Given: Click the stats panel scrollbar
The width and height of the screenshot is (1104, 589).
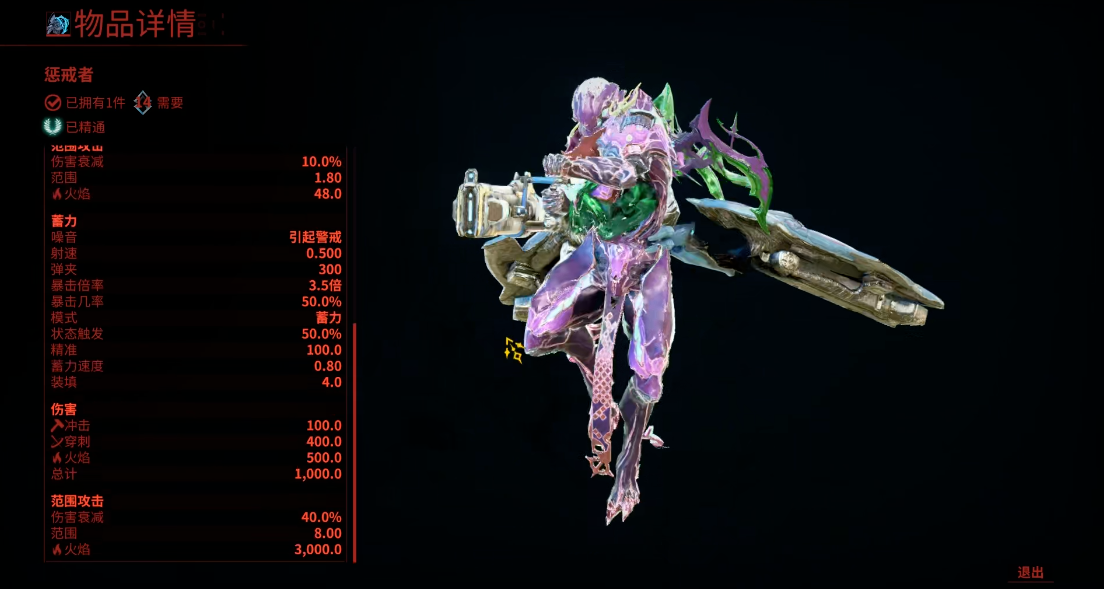Looking at the screenshot, I should 354,440.
